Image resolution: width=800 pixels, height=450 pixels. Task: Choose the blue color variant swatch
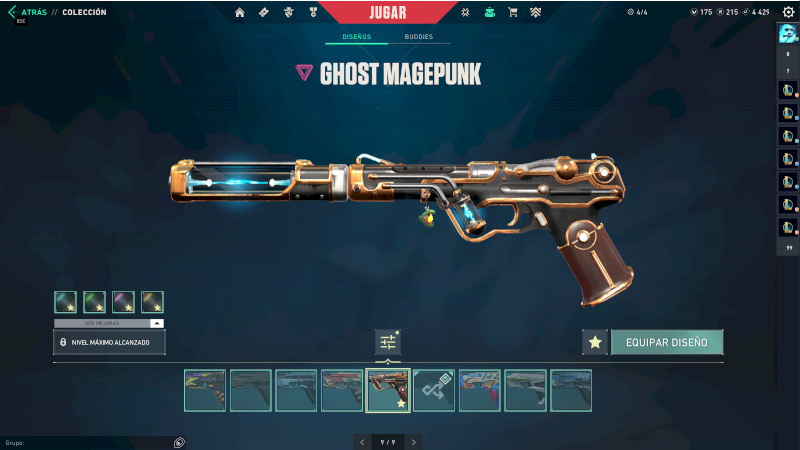66,302
